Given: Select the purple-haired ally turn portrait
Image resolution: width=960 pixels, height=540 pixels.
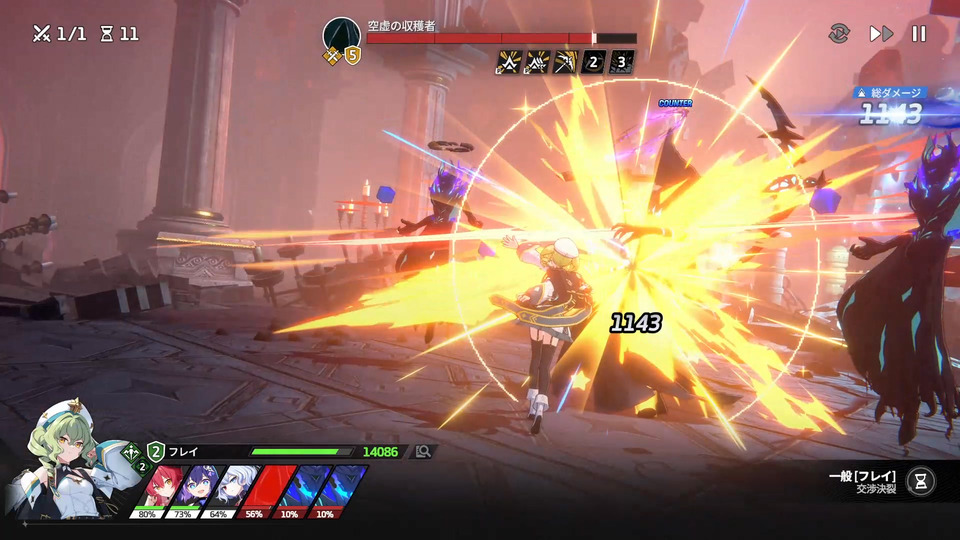Looking at the screenshot, I should pyautogui.click(x=196, y=487).
